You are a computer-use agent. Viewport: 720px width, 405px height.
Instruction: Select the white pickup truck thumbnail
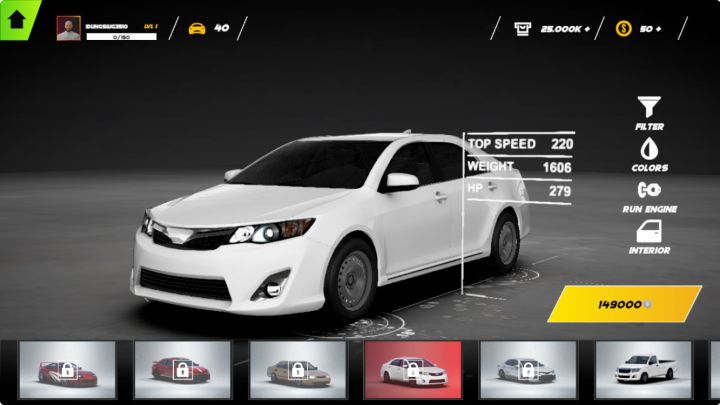pos(644,370)
